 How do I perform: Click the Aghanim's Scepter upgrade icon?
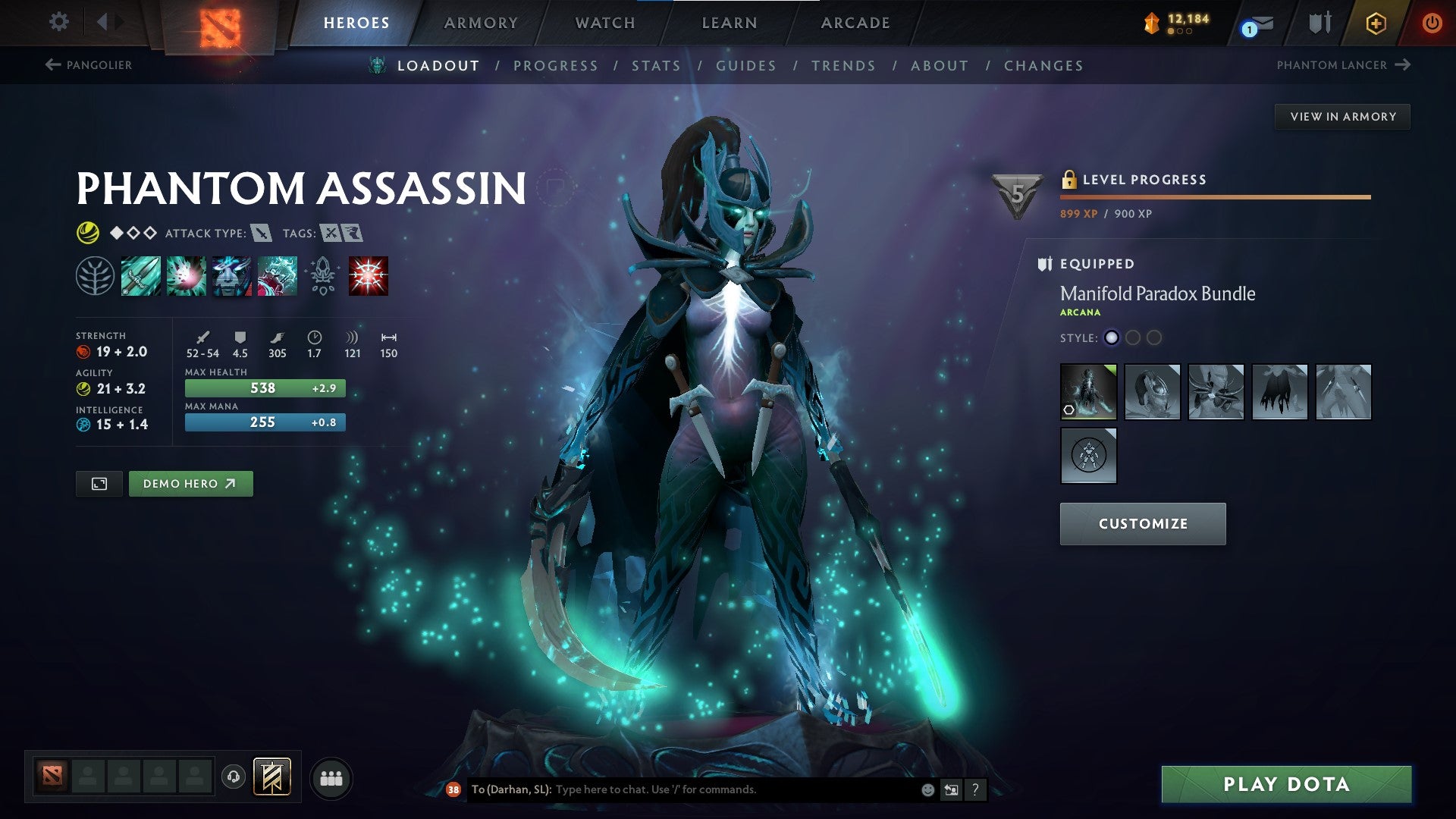322,275
